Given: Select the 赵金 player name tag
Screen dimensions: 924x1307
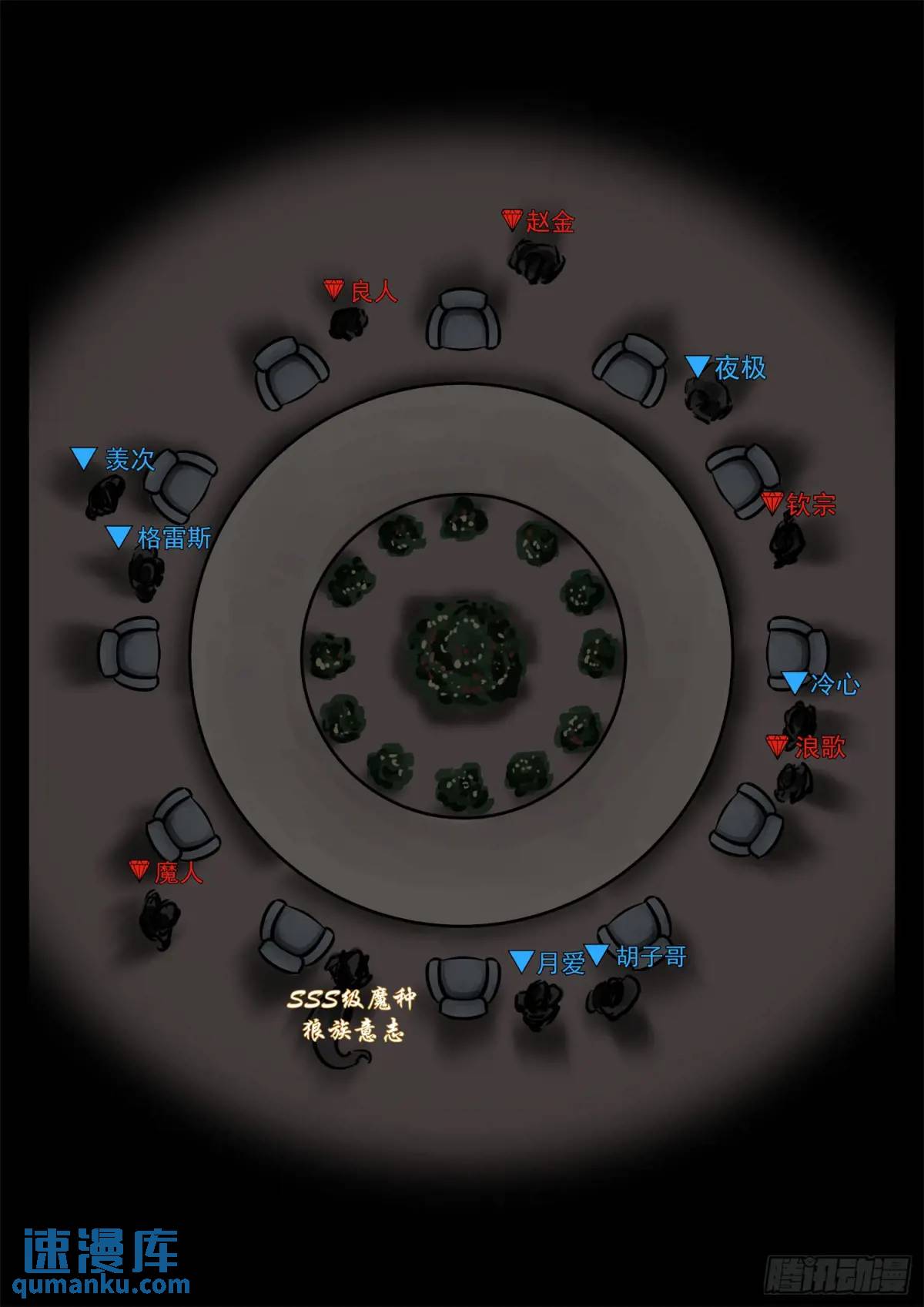Looking at the screenshot, I should pyautogui.click(x=549, y=223).
